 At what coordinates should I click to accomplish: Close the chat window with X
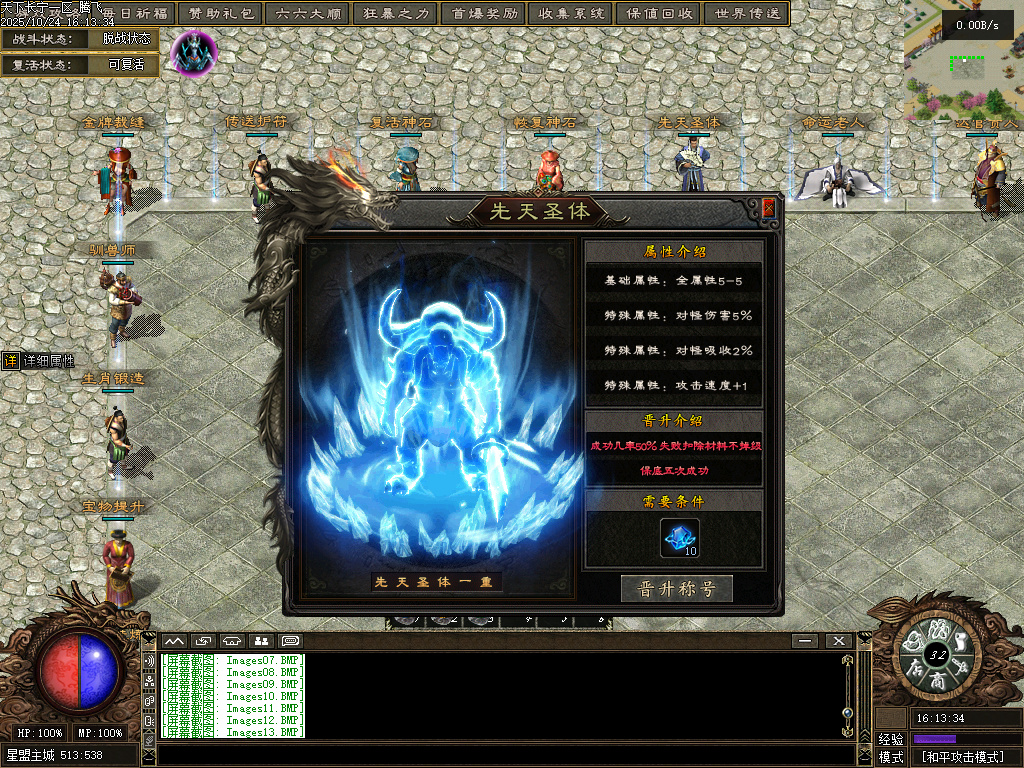coord(838,640)
